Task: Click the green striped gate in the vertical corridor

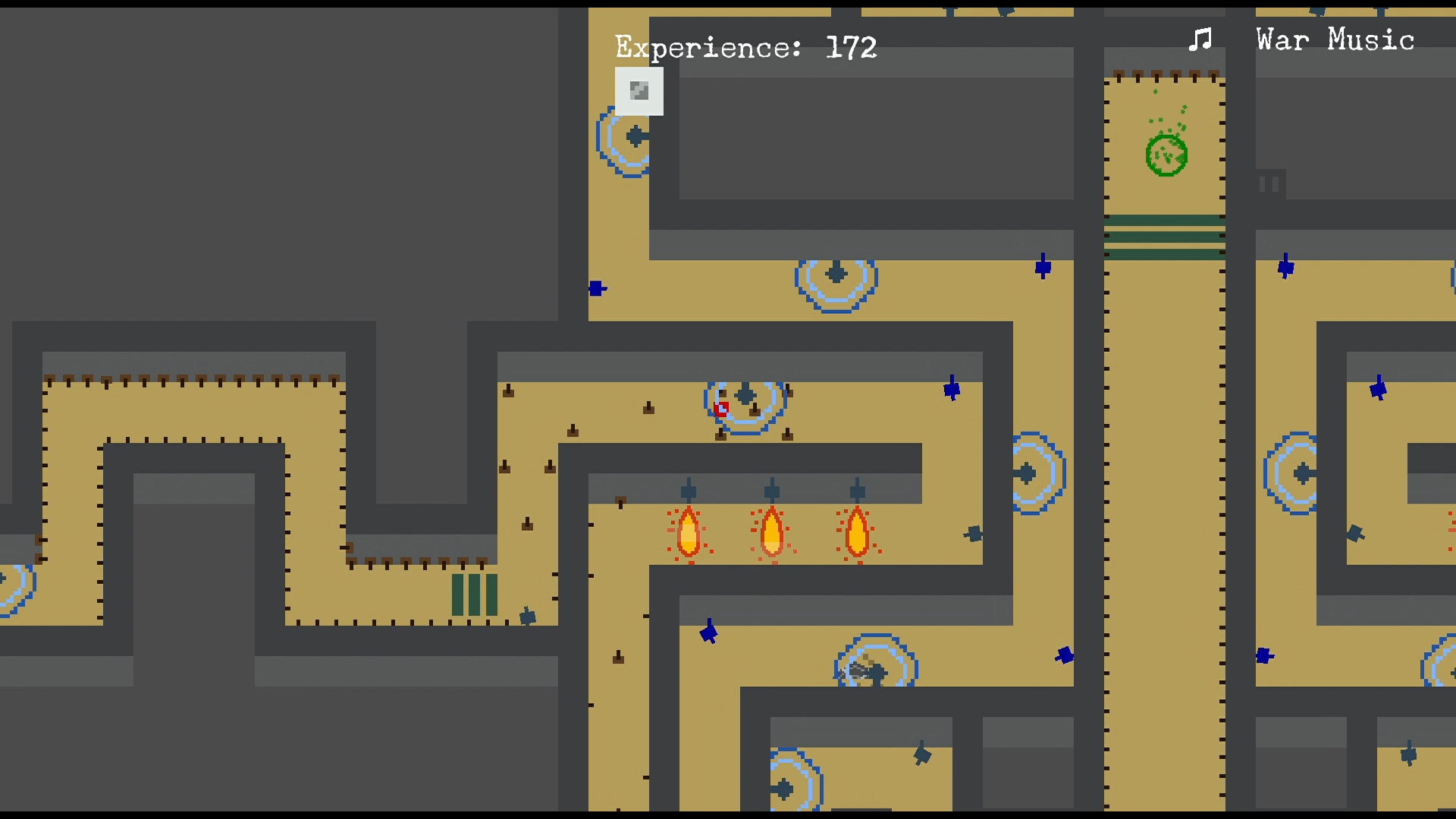Action: pos(1166,235)
